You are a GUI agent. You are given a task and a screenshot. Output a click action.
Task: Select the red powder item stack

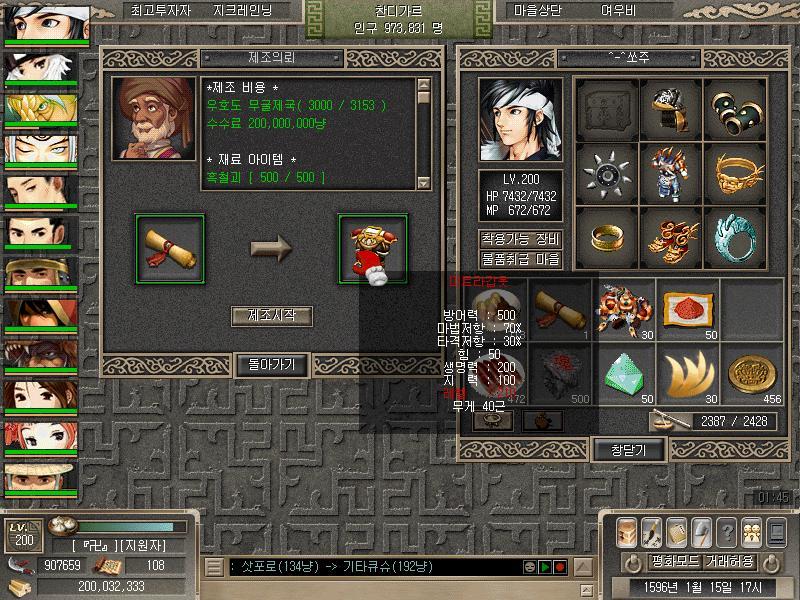[x=688, y=310]
